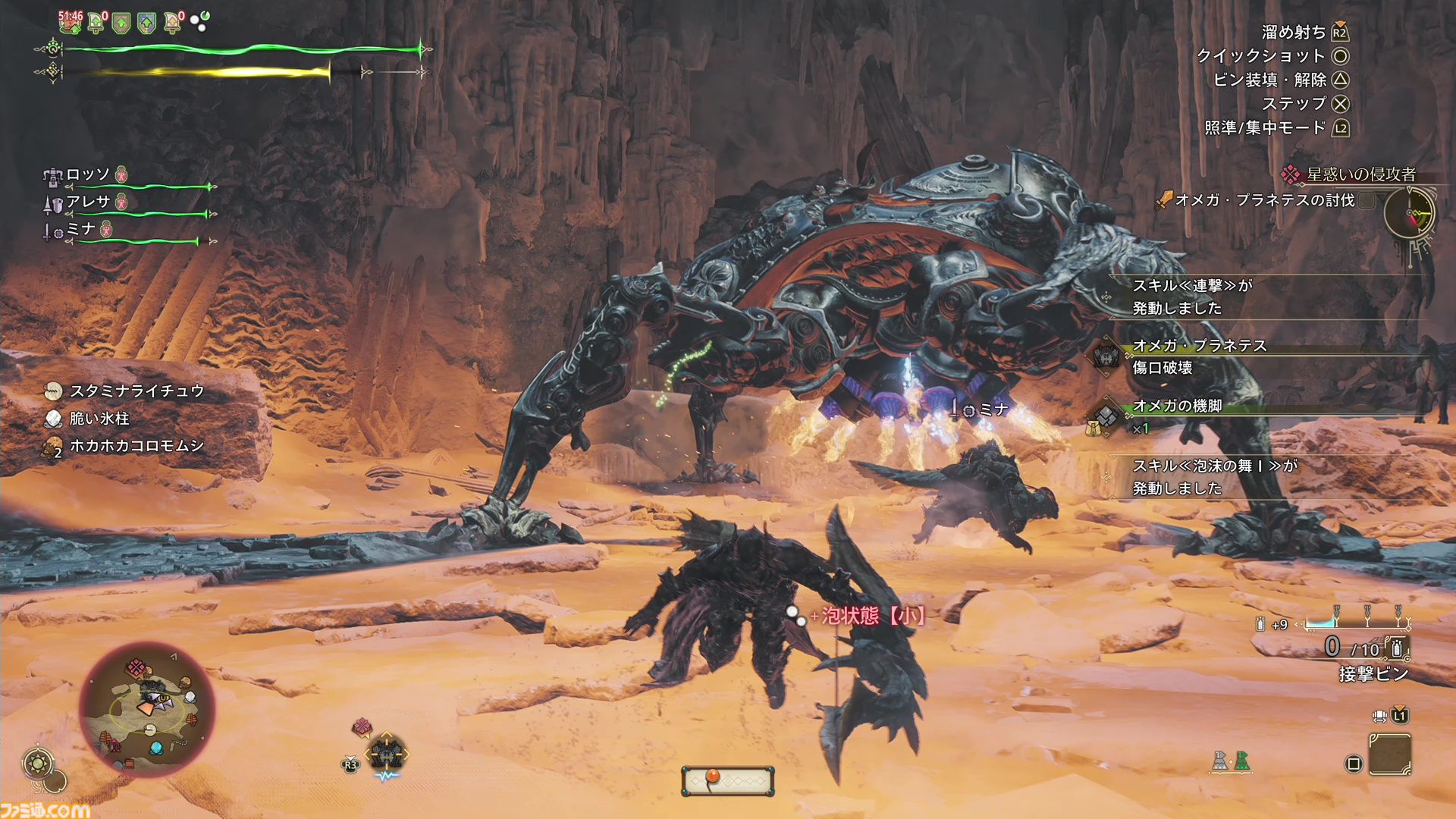The image size is (1456, 819).
Task: Select party member ロッソ
Action: pyautogui.click(x=87, y=175)
